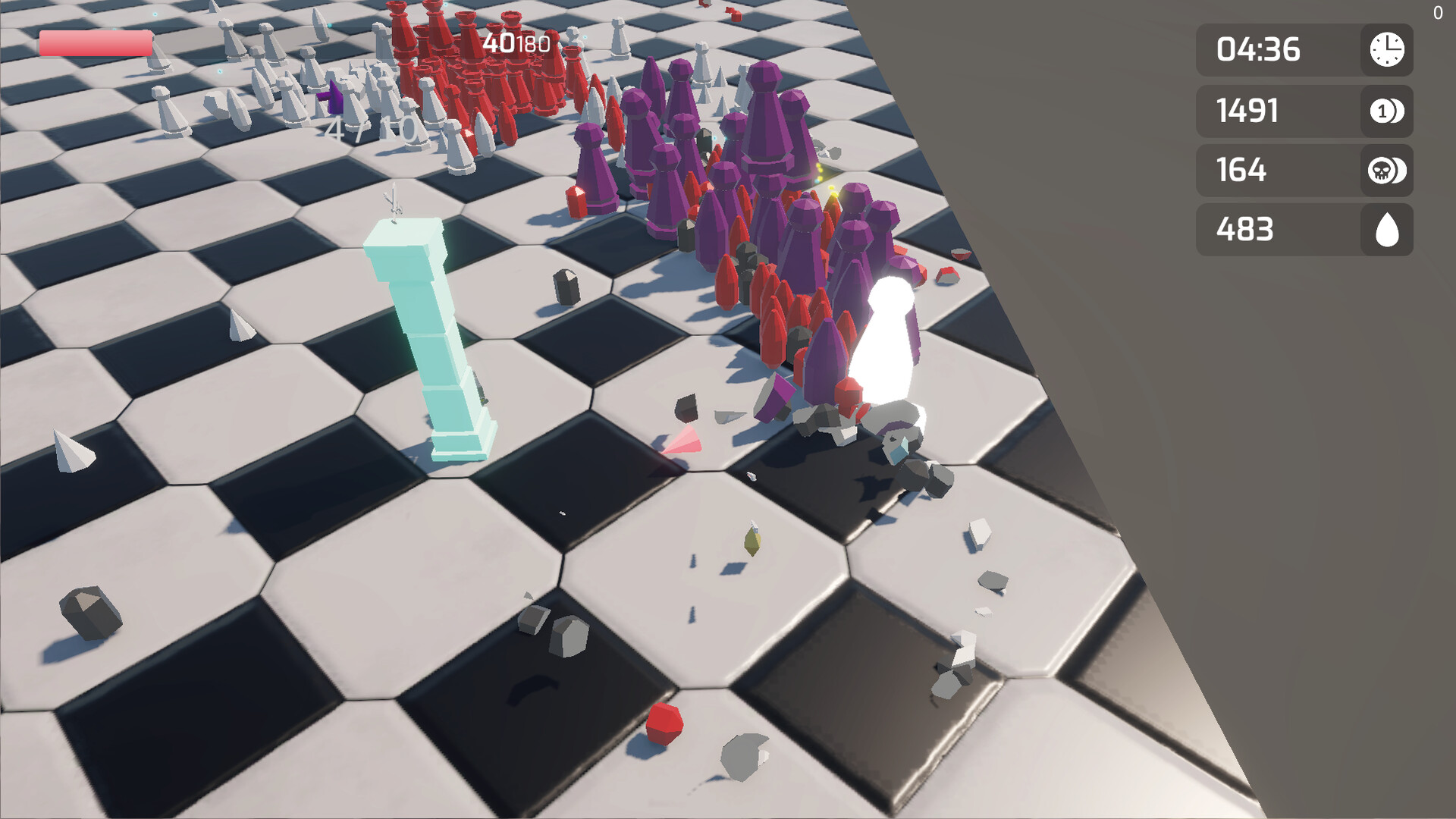Select the sword atop the turquoise pillar
This screenshot has height=819, width=1456.
(x=394, y=201)
